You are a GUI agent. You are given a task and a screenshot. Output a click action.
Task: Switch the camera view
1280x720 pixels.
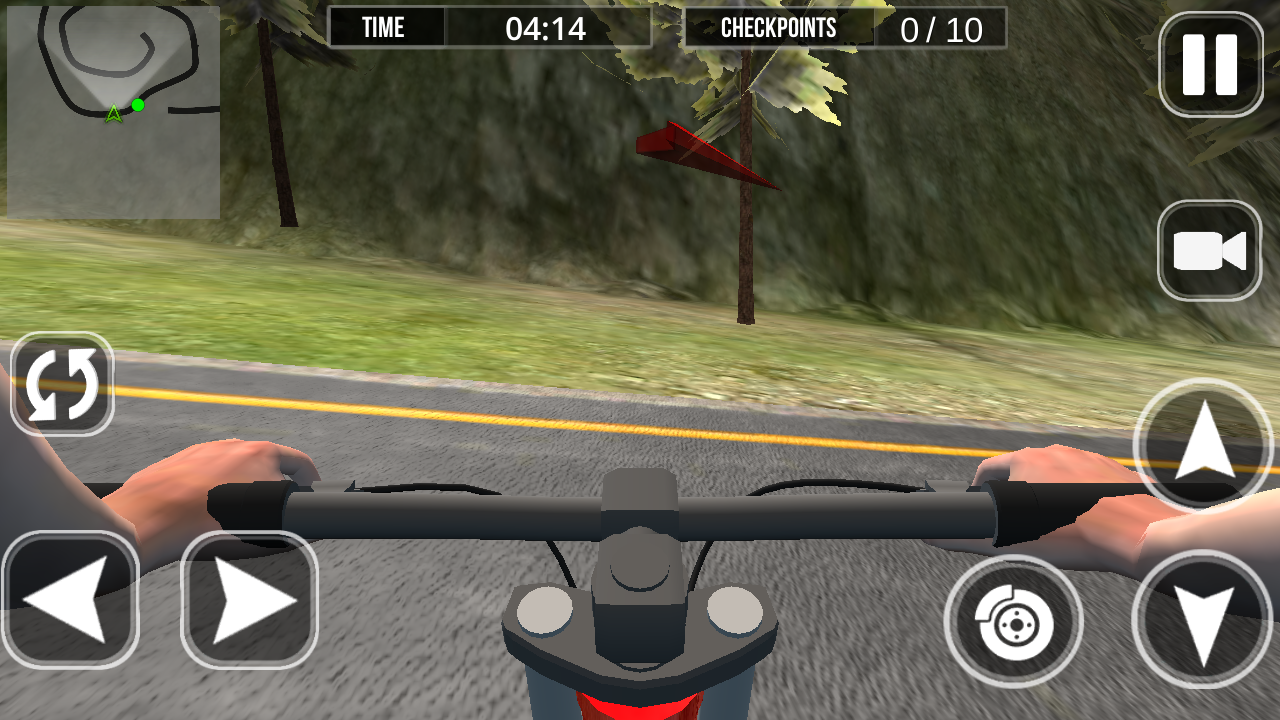tap(1209, 251)
